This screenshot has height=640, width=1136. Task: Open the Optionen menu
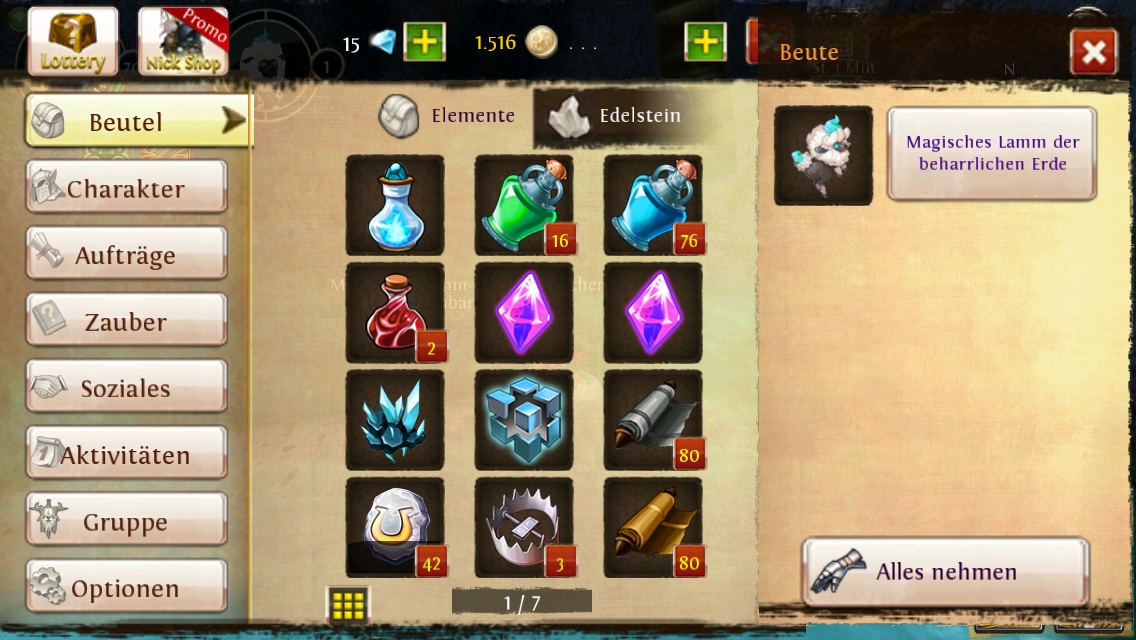coord(127,588)
